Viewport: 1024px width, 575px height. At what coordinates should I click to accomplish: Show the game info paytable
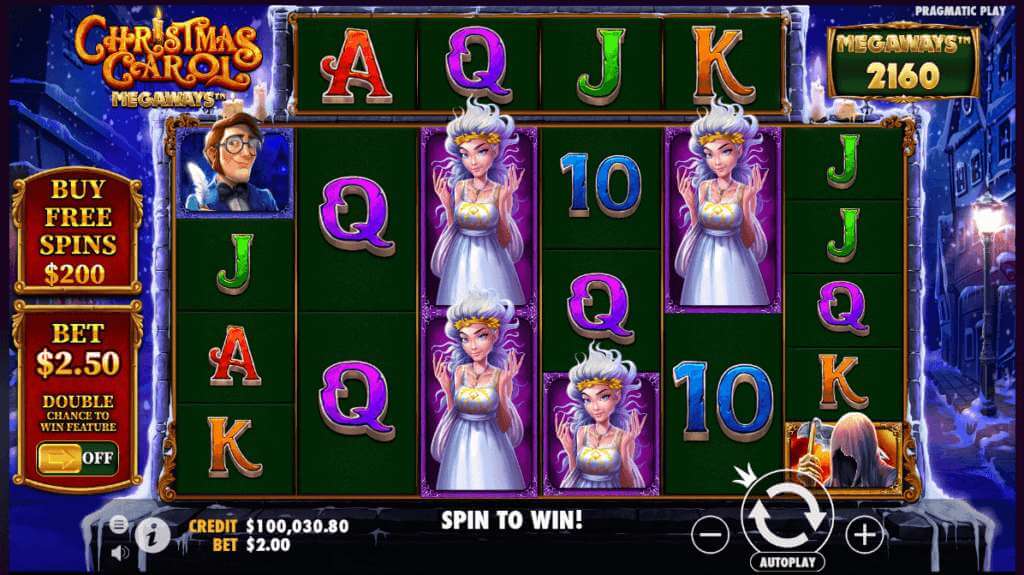pyautogui.click(x=150, y=533)
